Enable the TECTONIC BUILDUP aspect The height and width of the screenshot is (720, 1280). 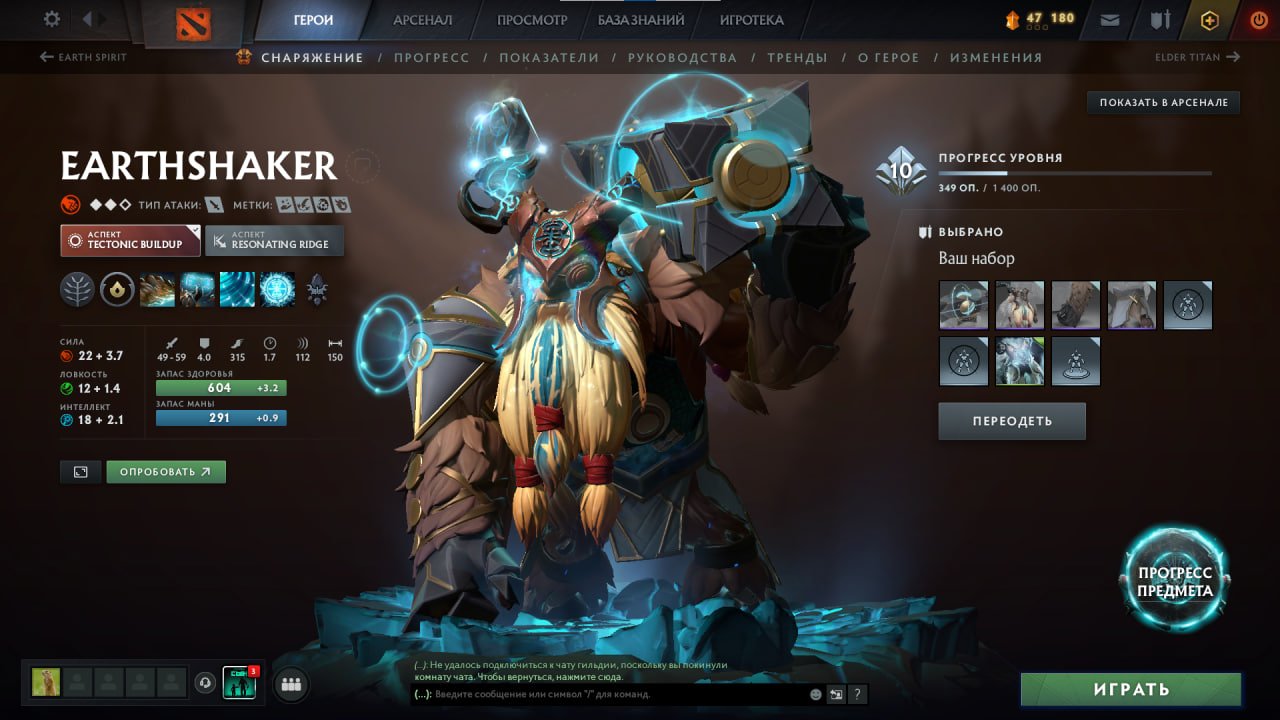pos(129,240)
